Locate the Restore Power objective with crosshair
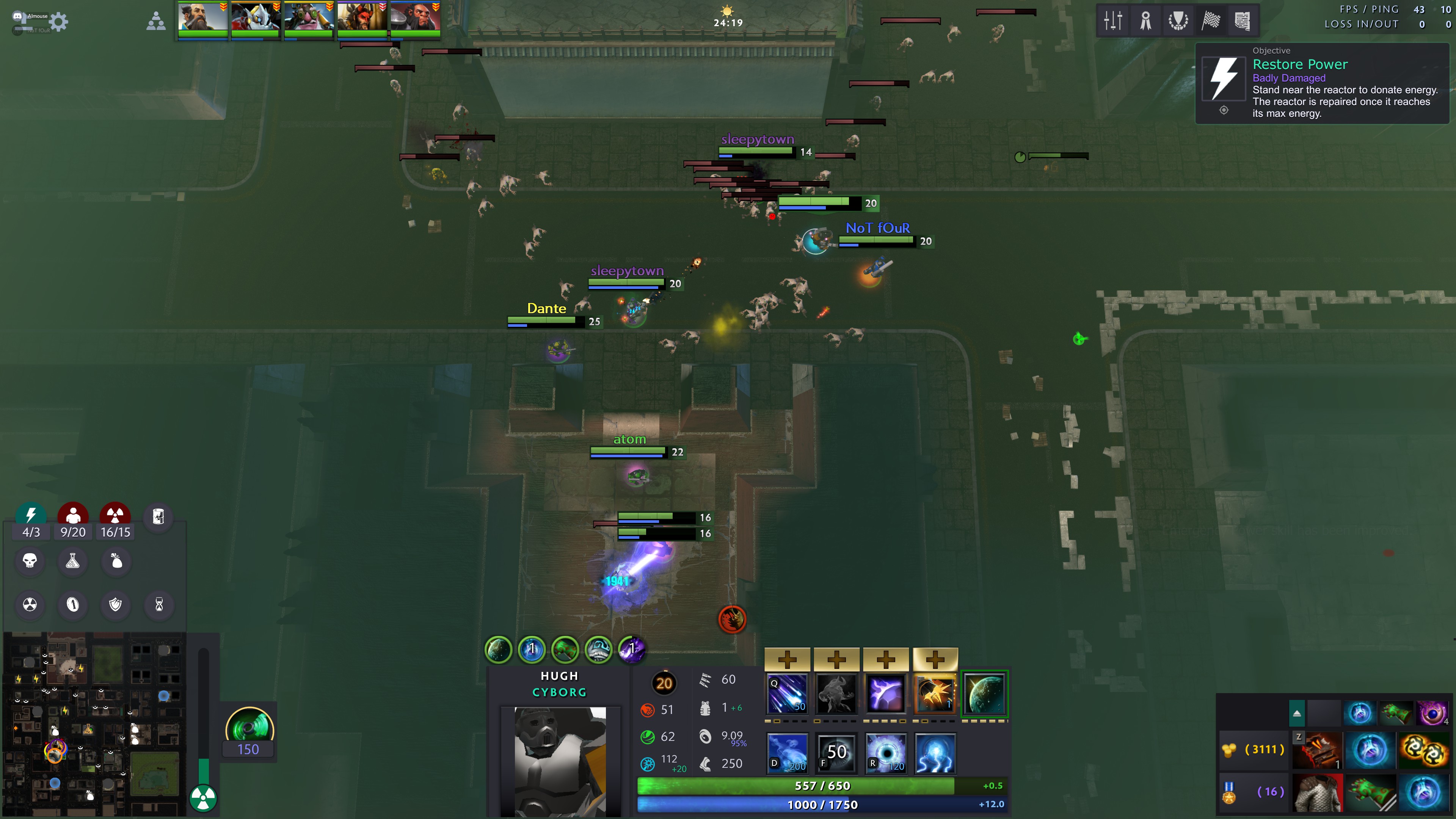Image resolution: width=1456 pixels, height=819 pixels. click(1224, 110)
